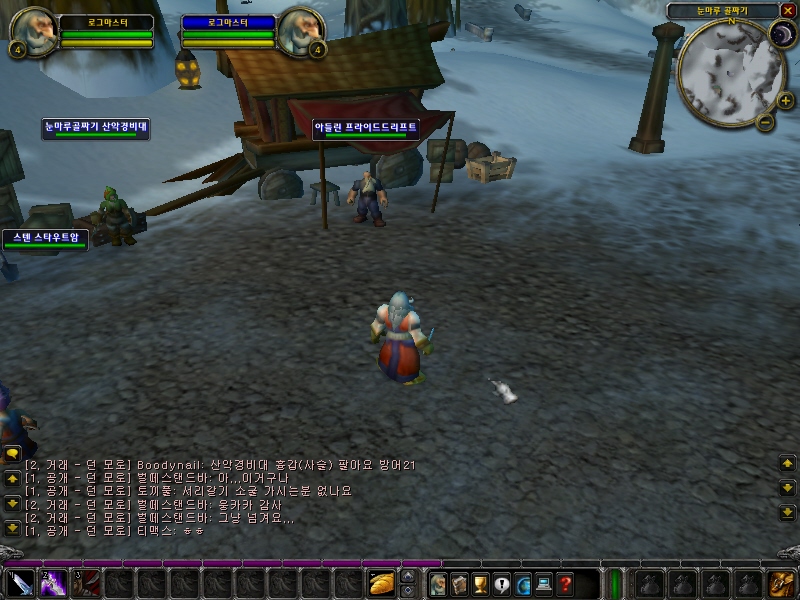Activate the red ability in the third action slot
Viewport: 800px width, 600px height.
[85, 582]
